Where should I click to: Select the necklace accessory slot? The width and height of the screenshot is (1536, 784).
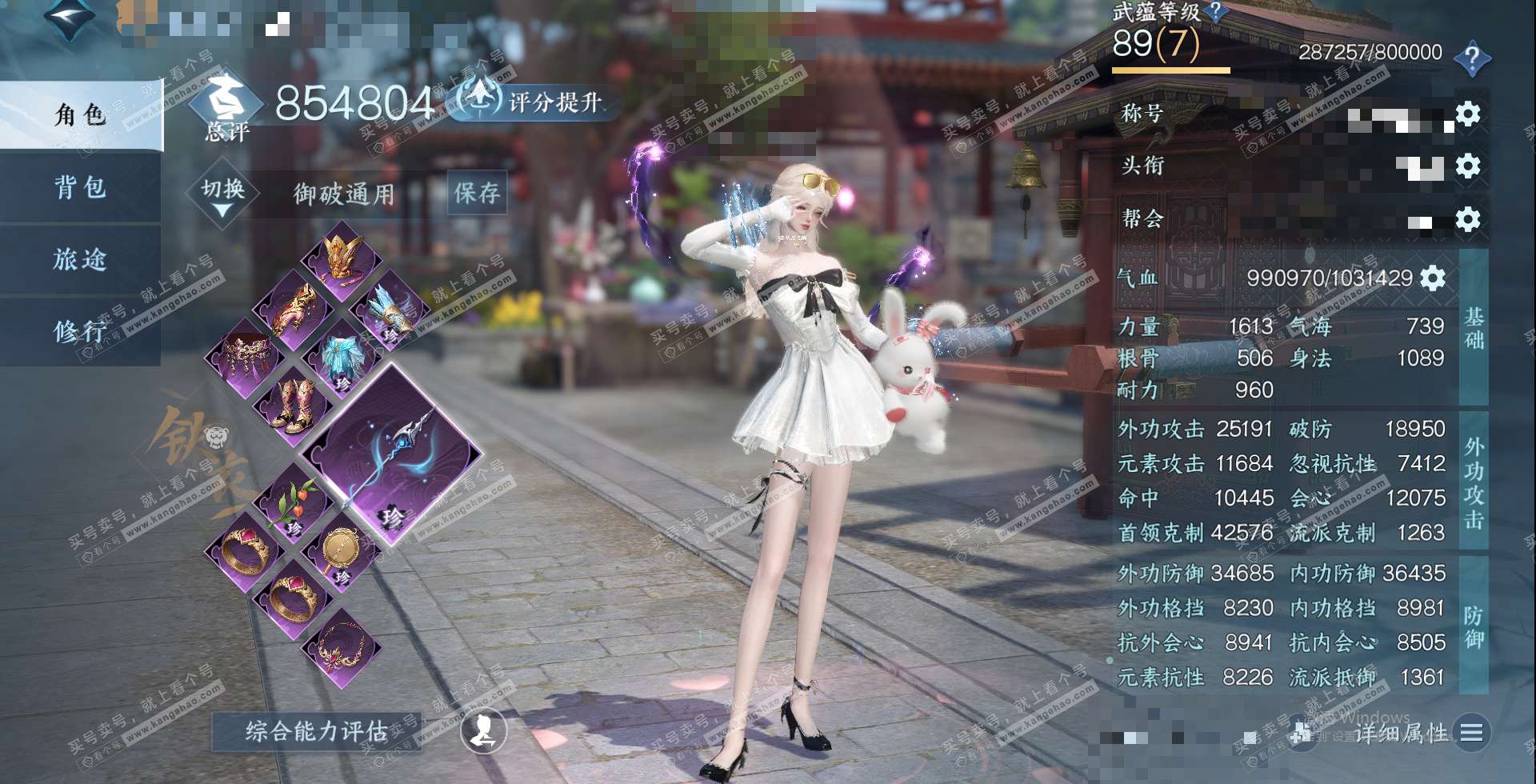(342, 646)
